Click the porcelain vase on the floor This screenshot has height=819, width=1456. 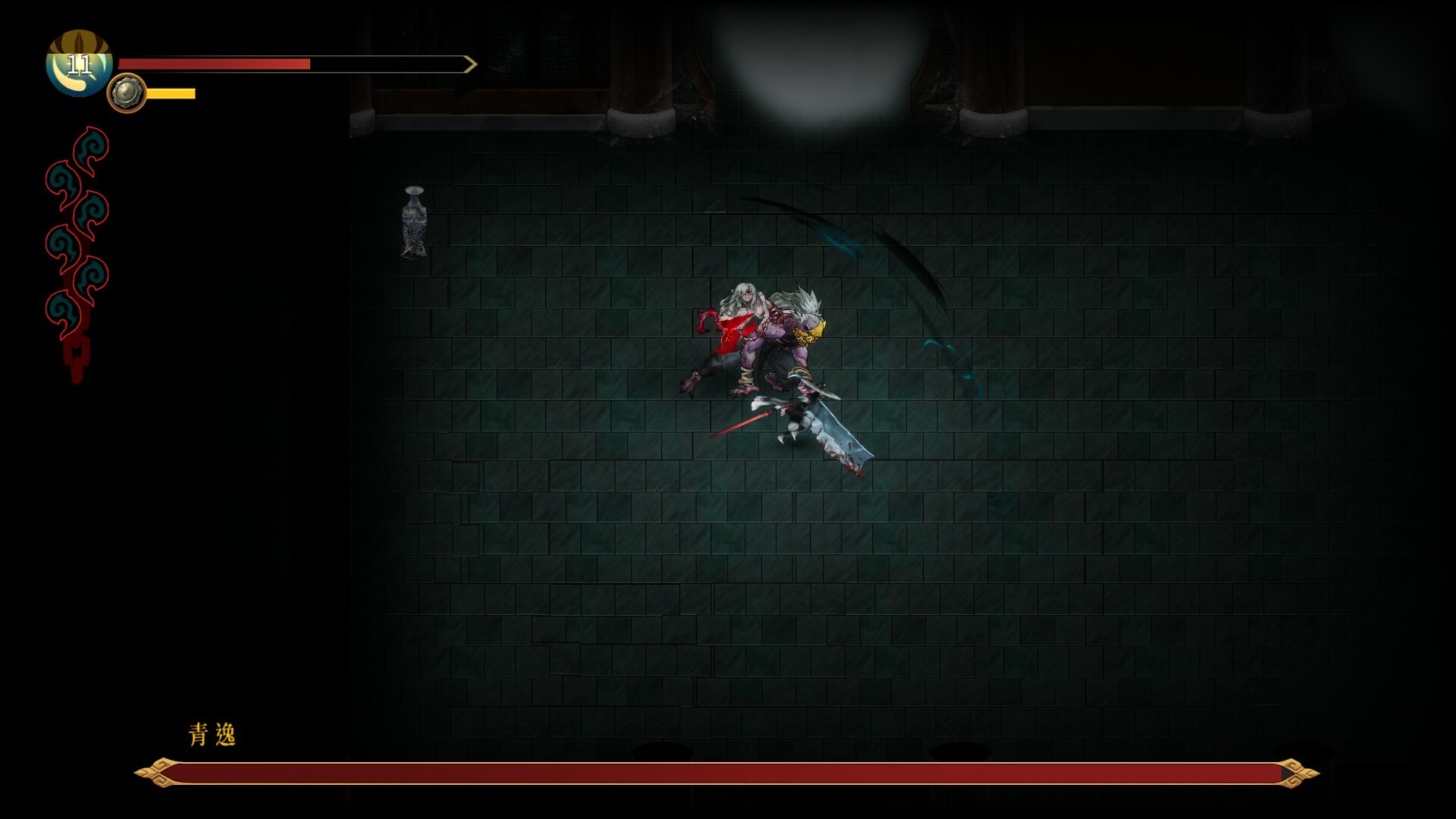(413, 224)
